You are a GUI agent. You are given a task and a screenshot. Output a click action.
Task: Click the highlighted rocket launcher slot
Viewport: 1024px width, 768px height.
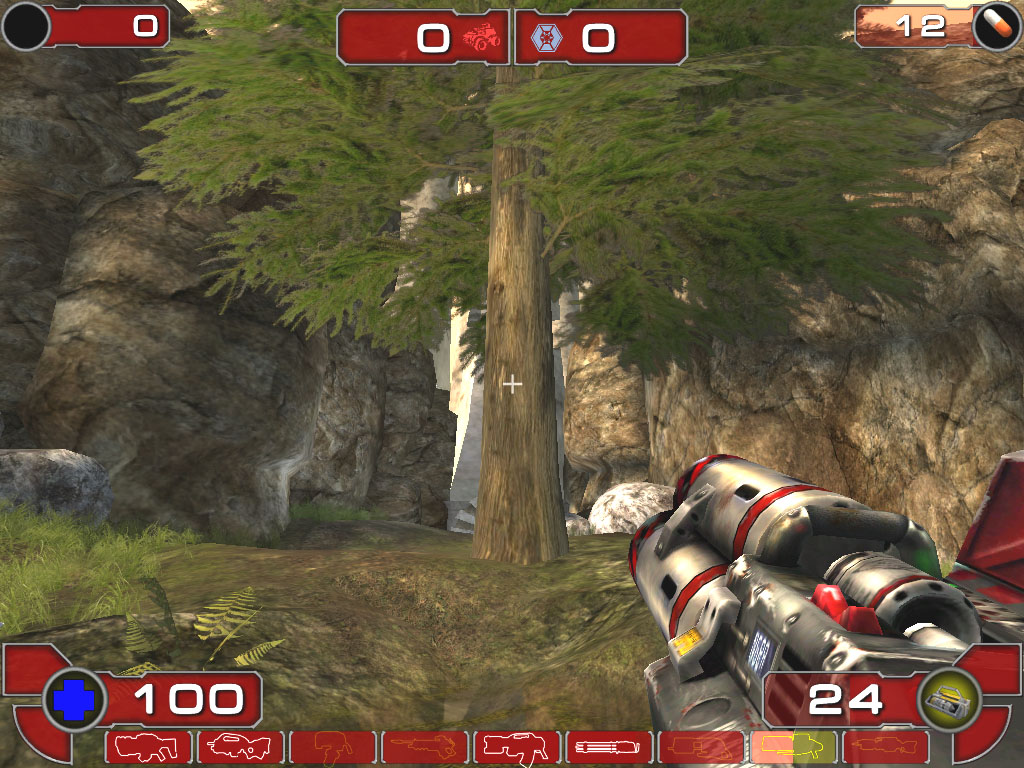793,747
